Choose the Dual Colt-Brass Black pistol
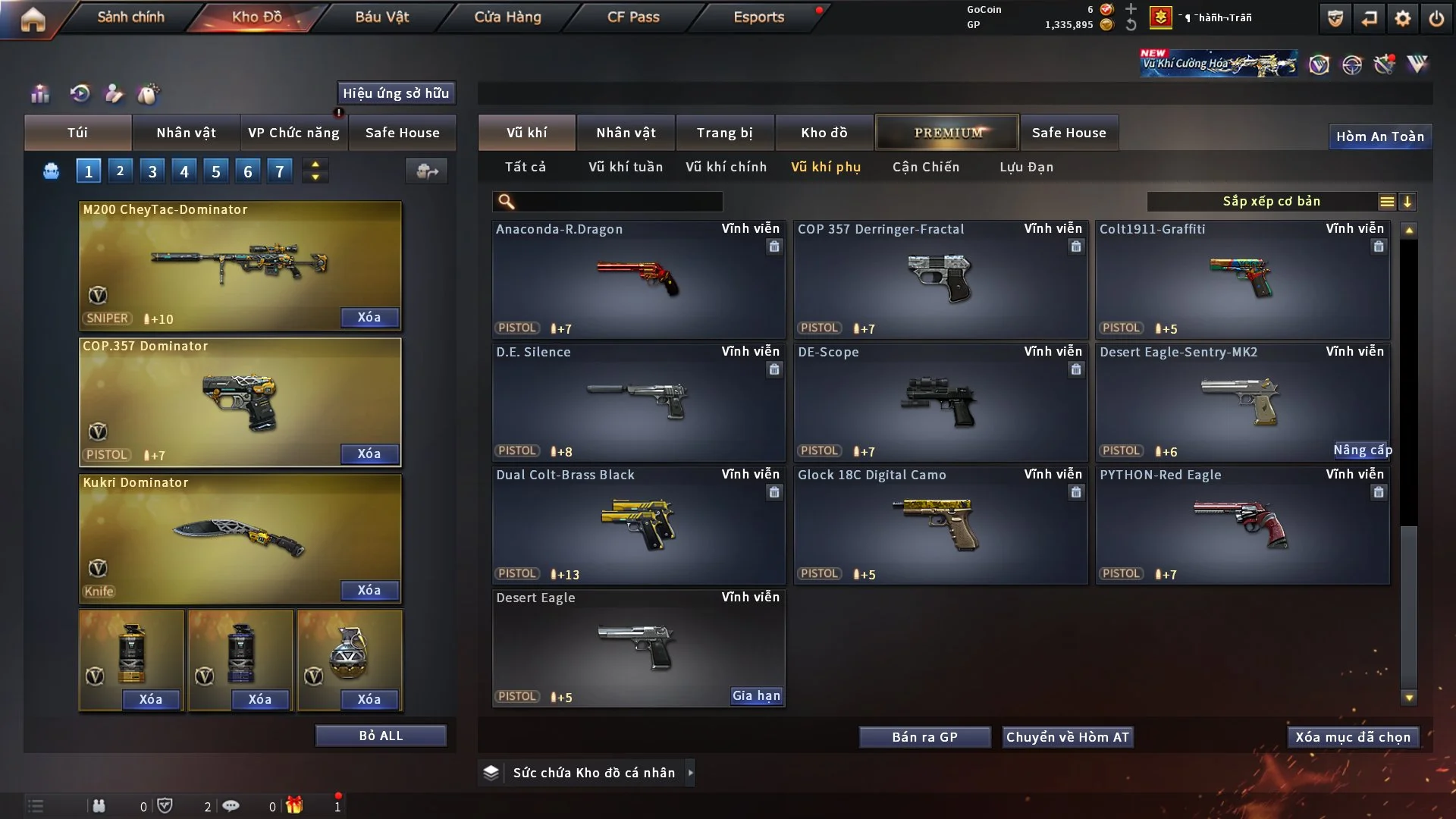This screenshot has width=1456, height=819. pos(638,525)
